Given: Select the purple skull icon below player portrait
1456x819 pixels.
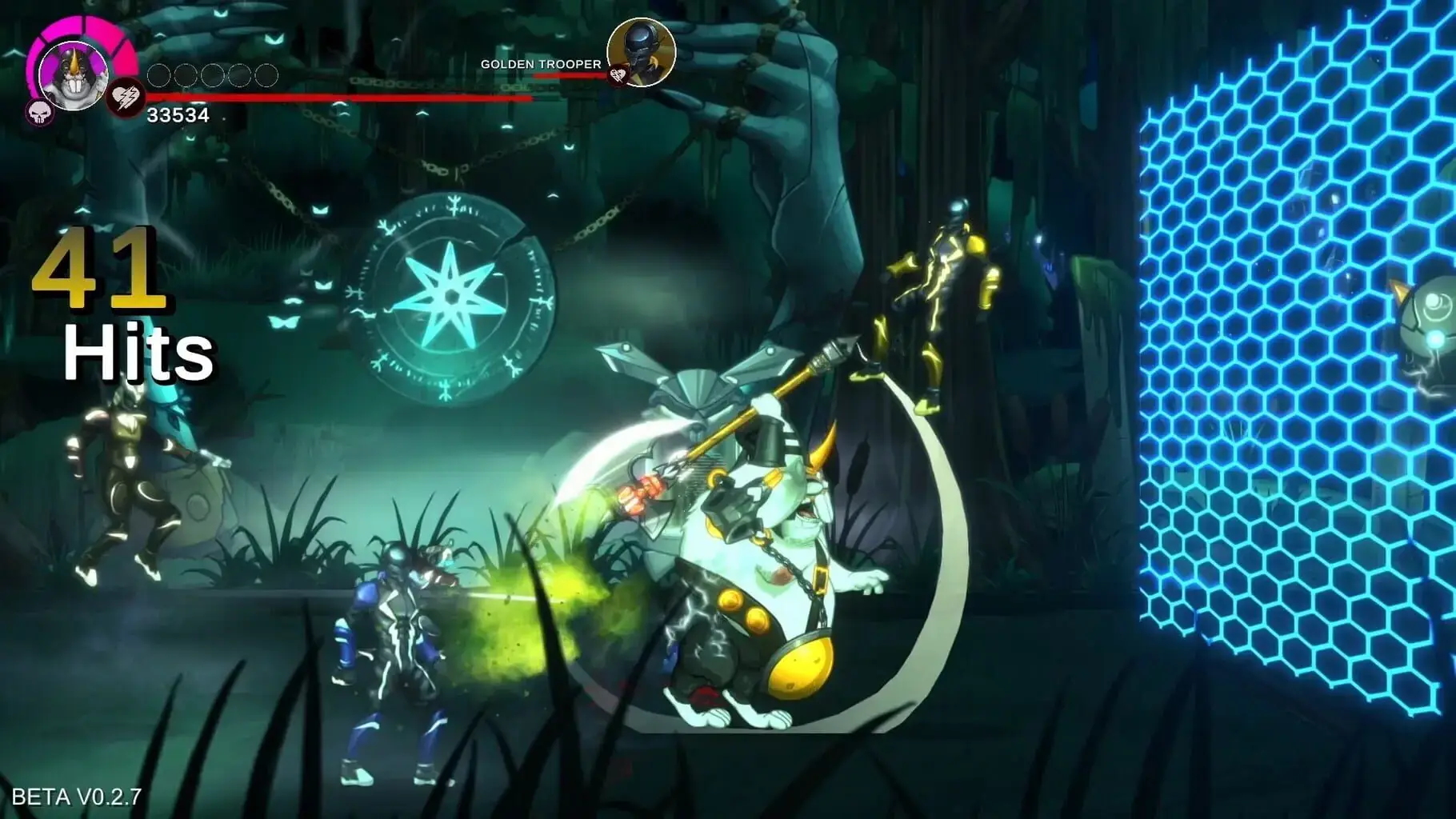Looking at the screenshot, I should (38, 113).
